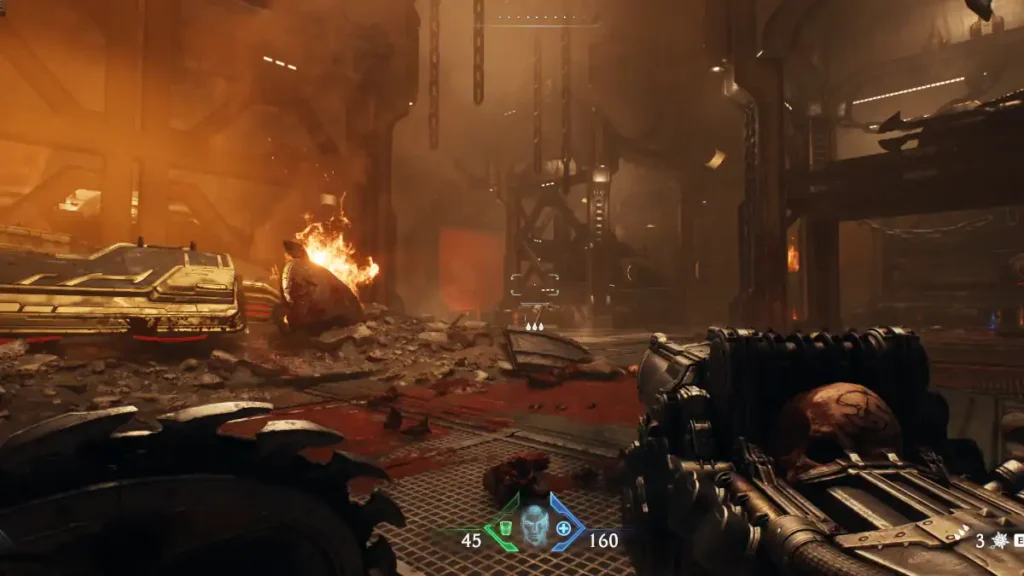Click the Slayer face portrait
This screenshot has width=1024, height=576.
(x=535, y=525)
